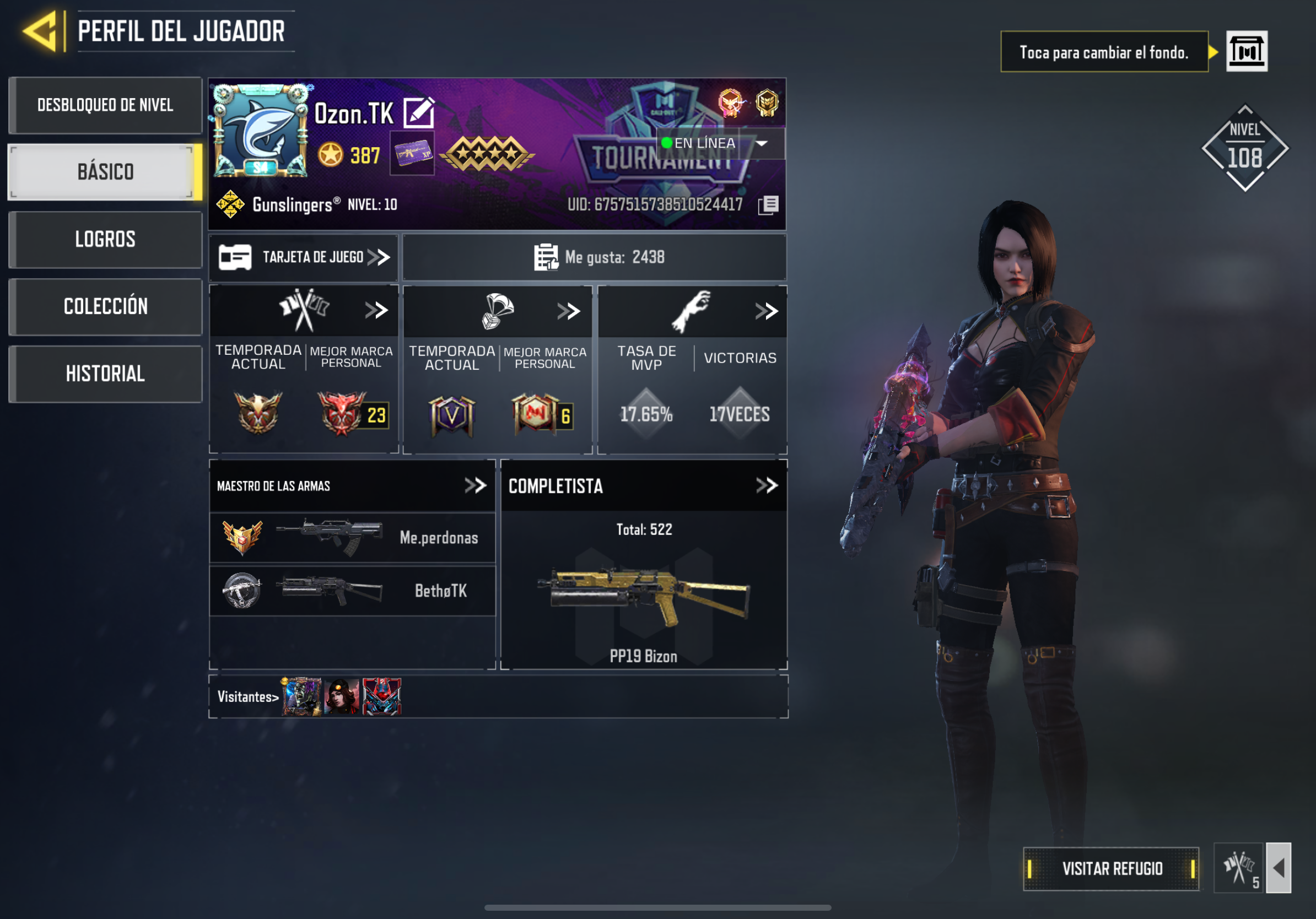The image size is (1316, 919).
Task: Open the En Línea status dropdown
Action: point(761,143)
